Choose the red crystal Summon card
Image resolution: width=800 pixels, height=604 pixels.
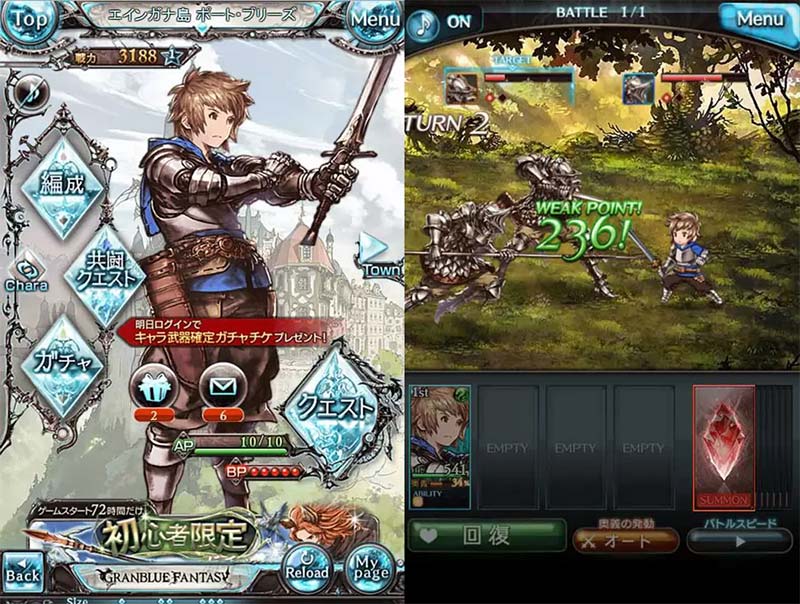coord(723,445)
